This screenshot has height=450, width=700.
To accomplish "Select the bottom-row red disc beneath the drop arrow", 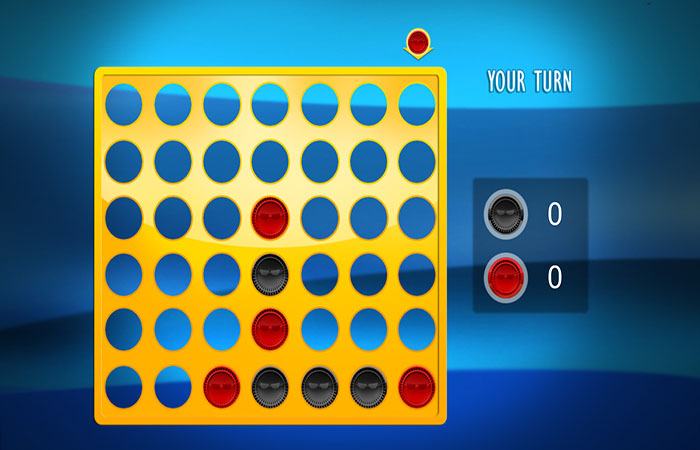I will [417, 387].
